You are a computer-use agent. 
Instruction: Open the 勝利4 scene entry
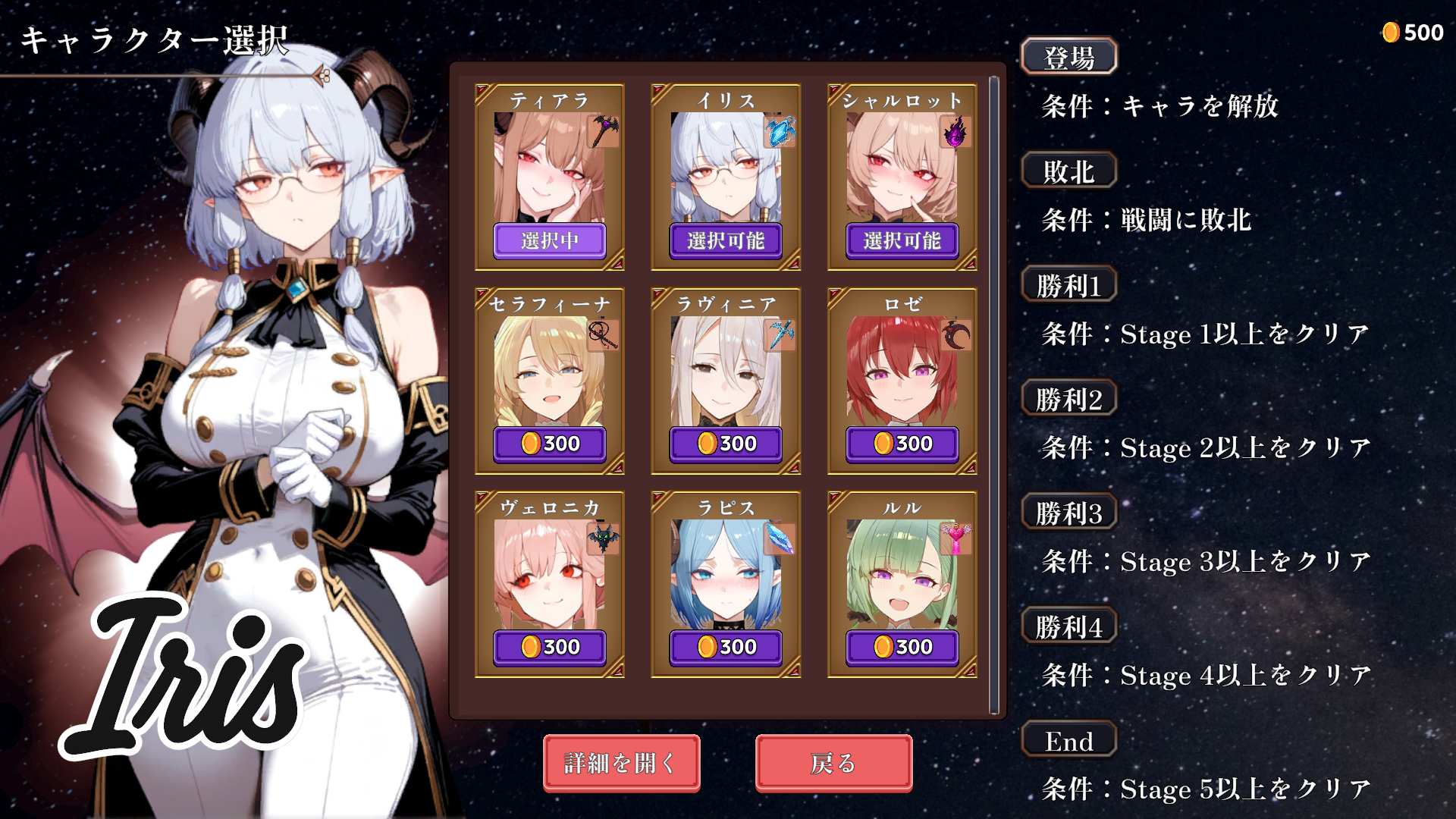click(1068, 626)
